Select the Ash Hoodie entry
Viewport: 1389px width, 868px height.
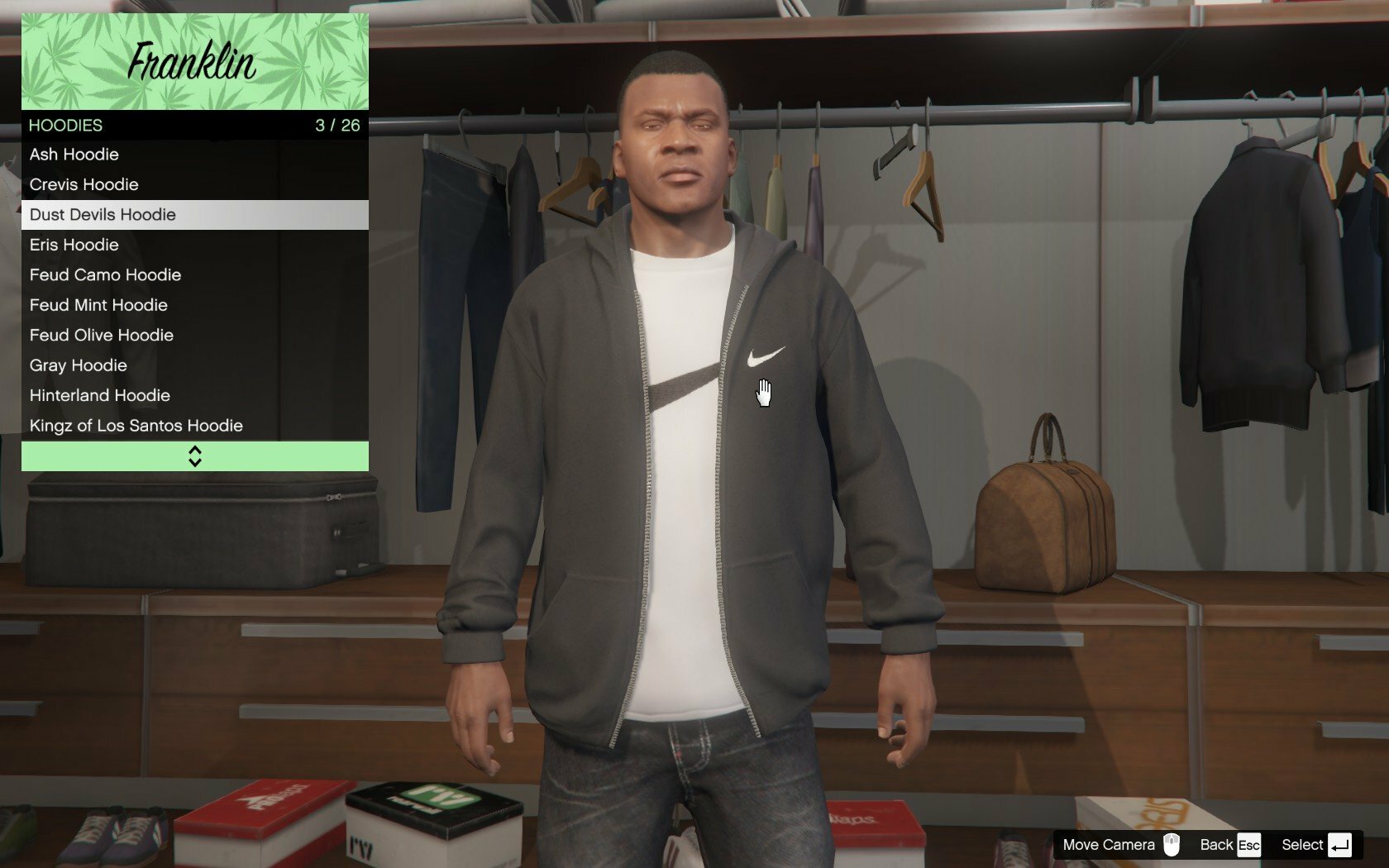click(194, 155)
